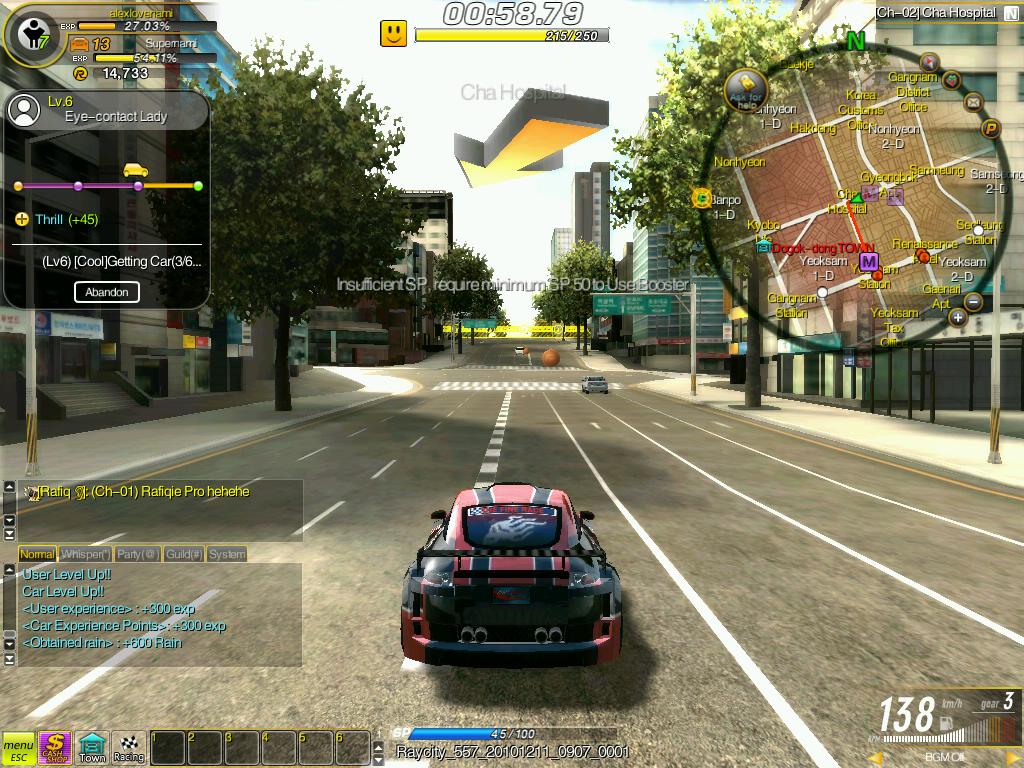The height and width of the screenshot is (768, 1024).
Task: Open the Racing checkered flag menu
Action: pyautogui.click(x=129, y=747)
